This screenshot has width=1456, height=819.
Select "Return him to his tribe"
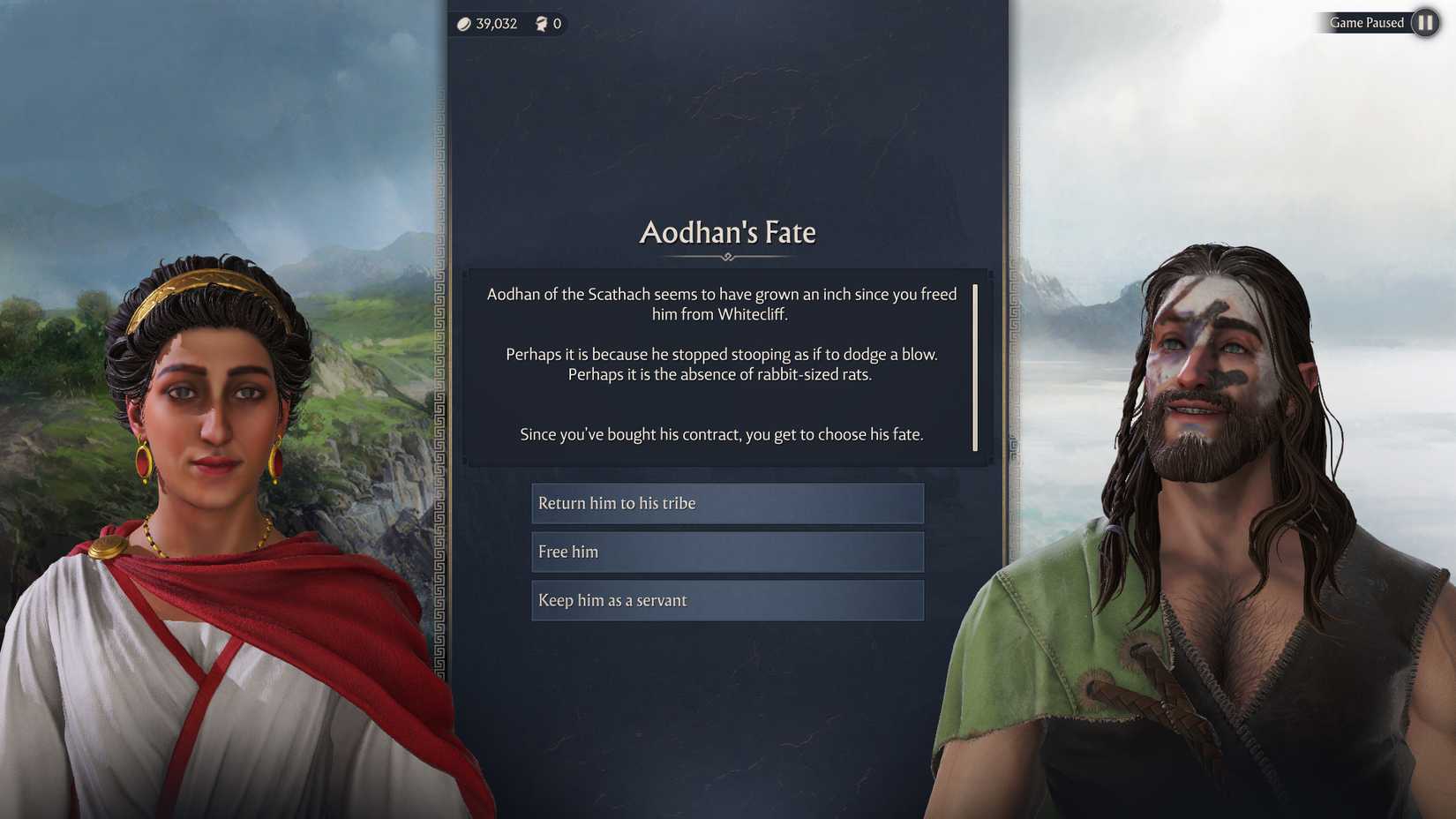click(725, 503)
